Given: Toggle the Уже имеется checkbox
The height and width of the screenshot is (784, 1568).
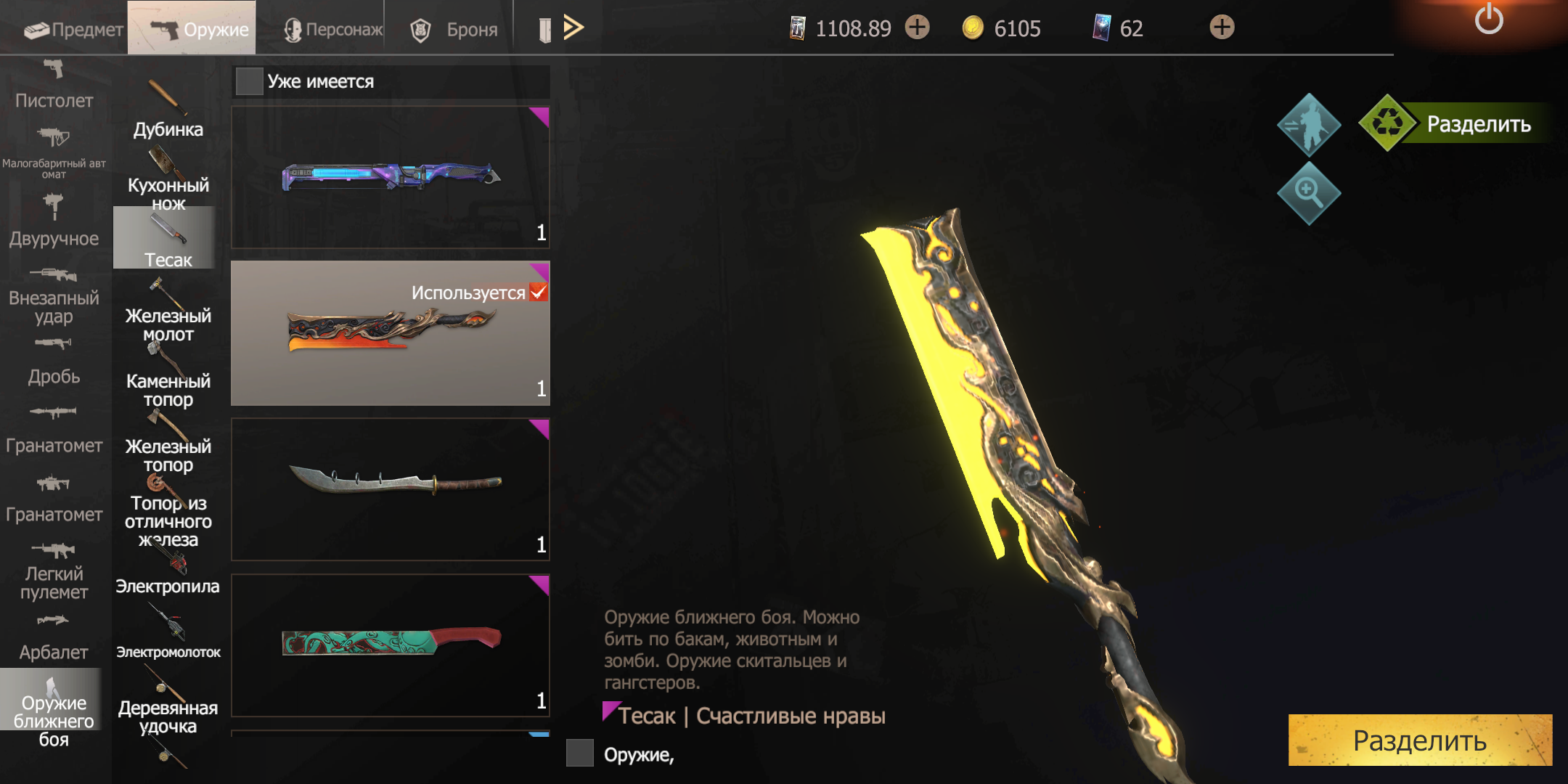Looking at the screenshot, I should pyautogui.click(x=249, y=81).
